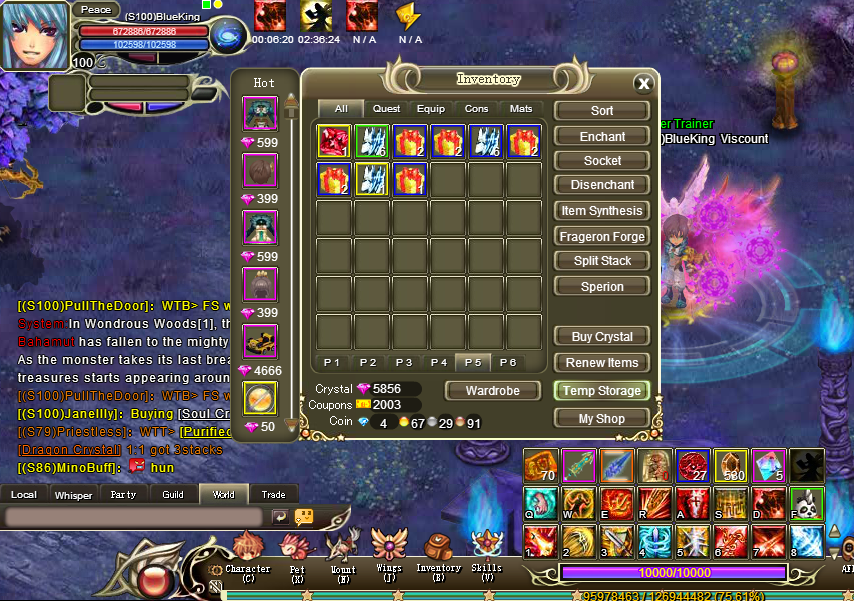
Task: Open the Wardrobe
Action: (x=492, y=391)
